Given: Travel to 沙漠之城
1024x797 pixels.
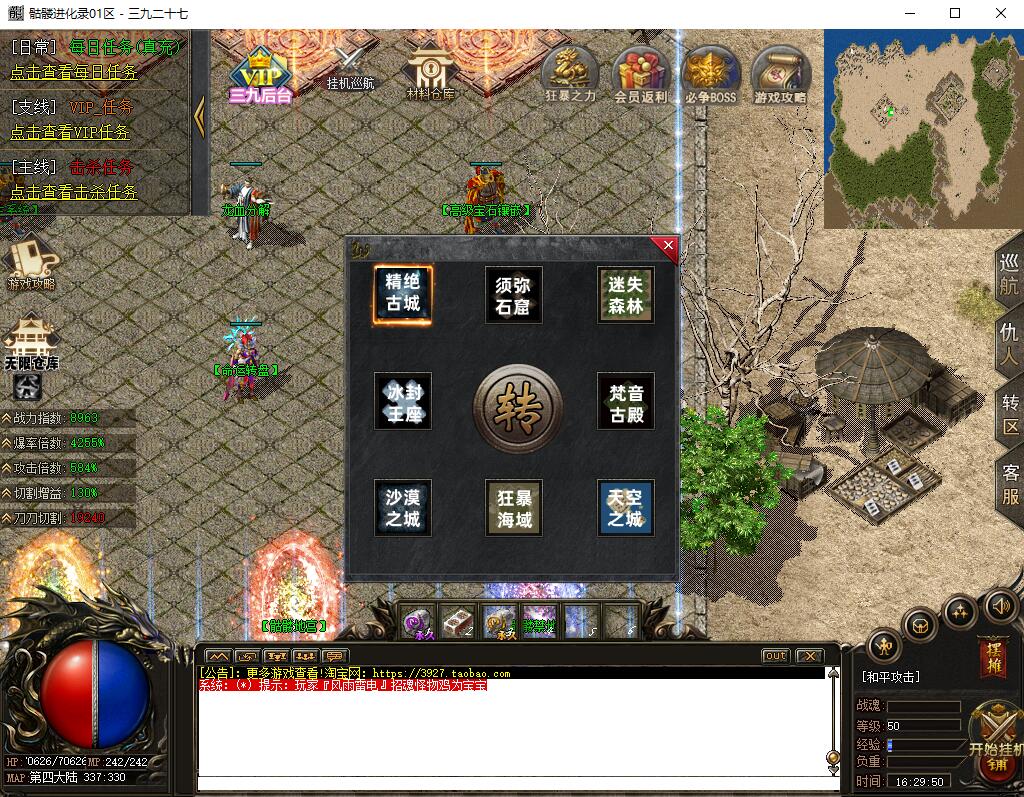Looking at the screenshot, I should point(403,508).
